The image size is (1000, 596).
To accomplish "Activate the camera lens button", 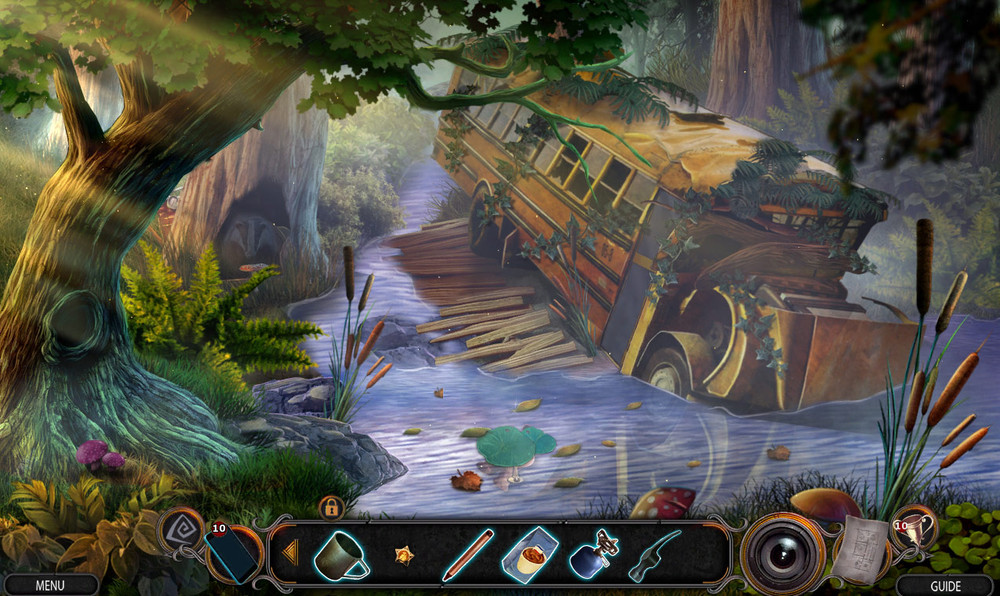I will click(x=782, y=553).
